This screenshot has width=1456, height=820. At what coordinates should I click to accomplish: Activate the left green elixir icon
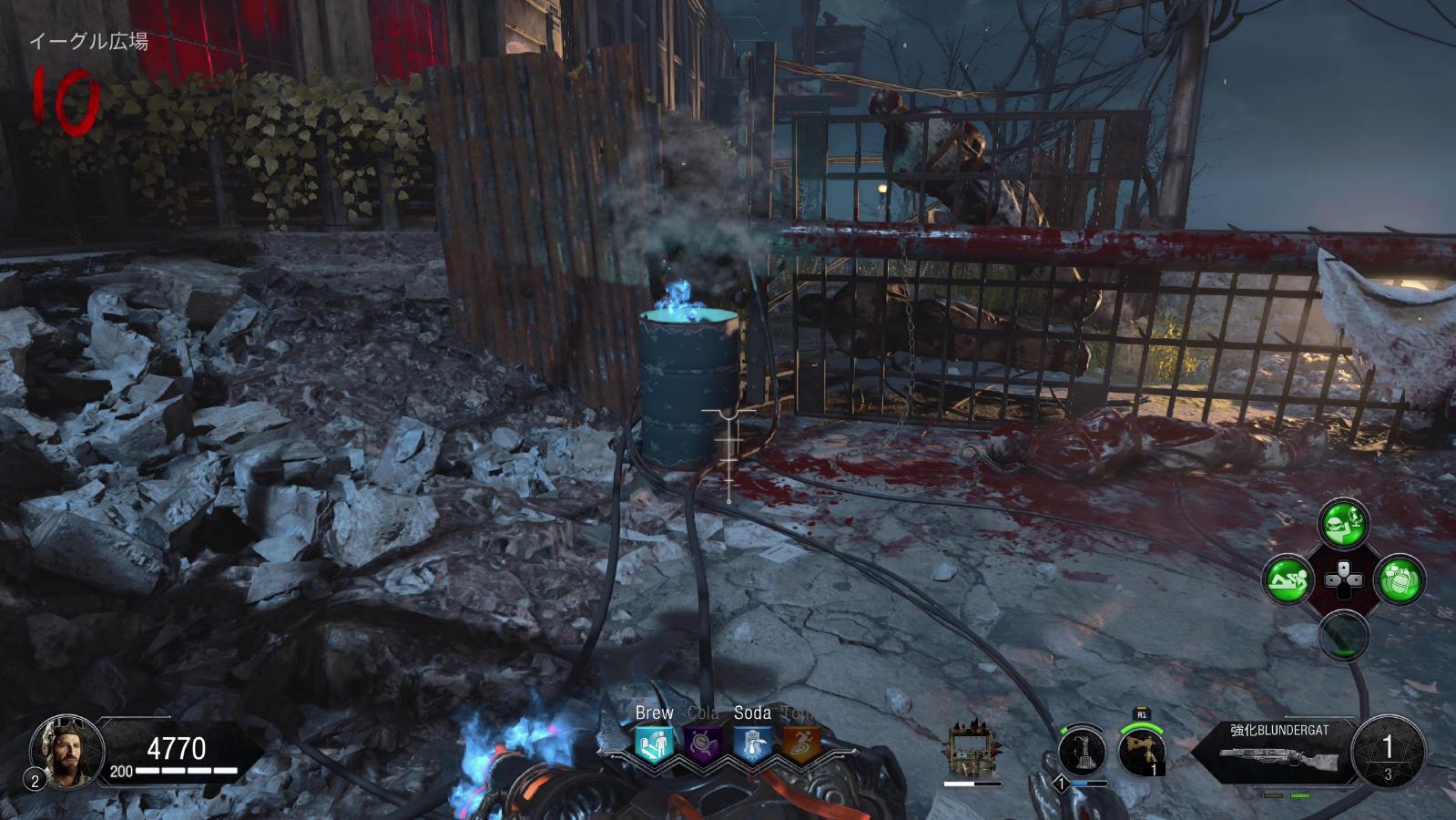click(1288, 579)
